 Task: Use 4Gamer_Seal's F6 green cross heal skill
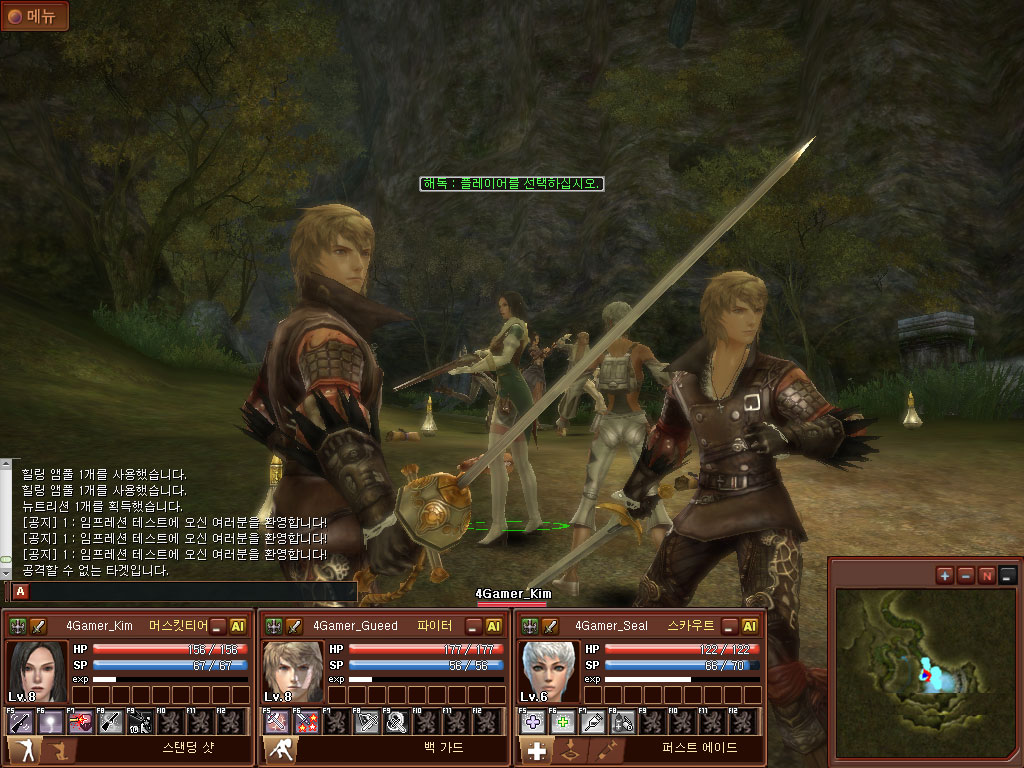564,721
